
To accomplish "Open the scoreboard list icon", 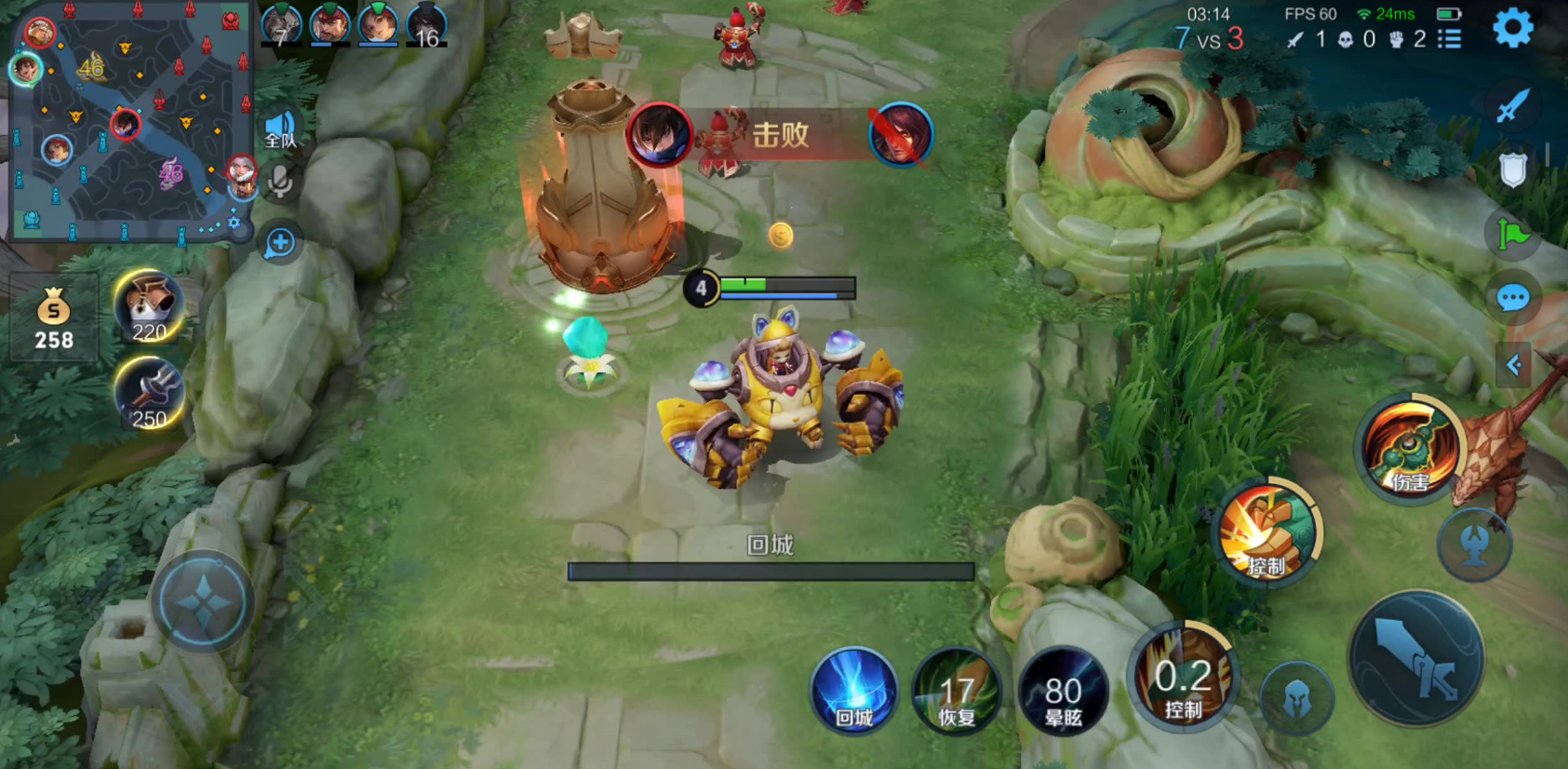I will pyautogui.click(x=1449, y=39).
